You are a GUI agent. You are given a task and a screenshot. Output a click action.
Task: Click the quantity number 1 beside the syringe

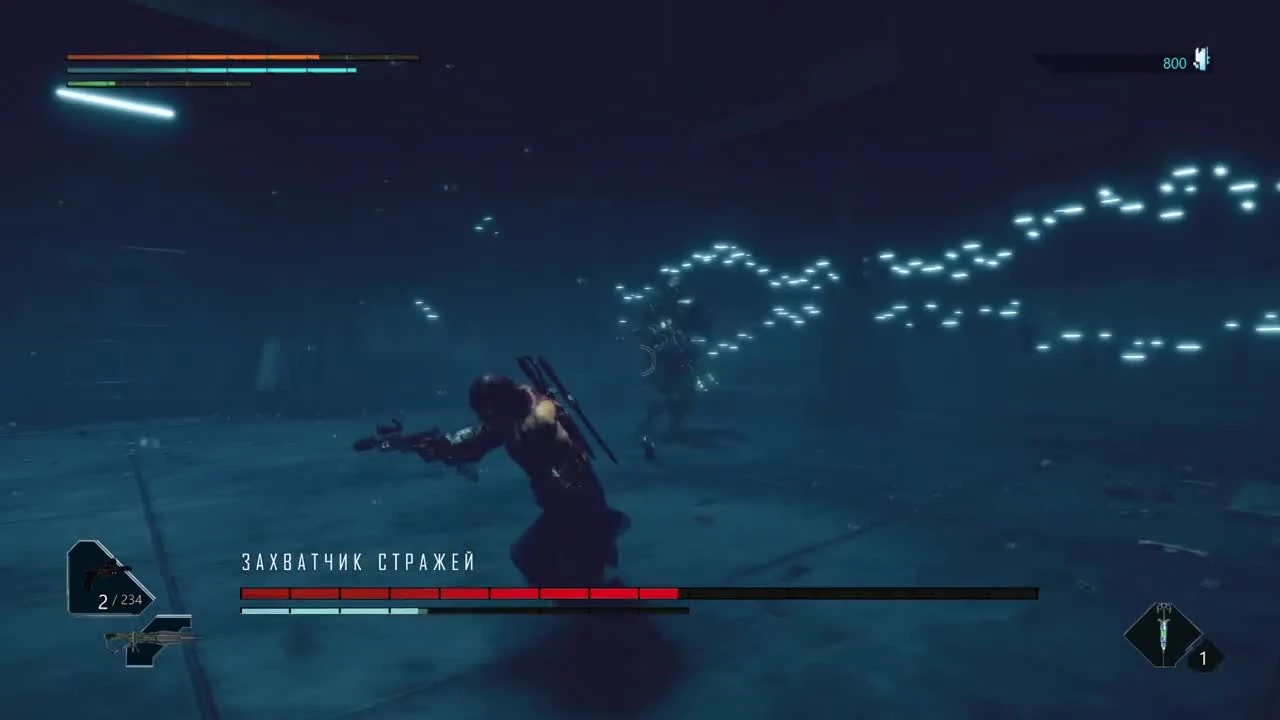click(1203, 658)
